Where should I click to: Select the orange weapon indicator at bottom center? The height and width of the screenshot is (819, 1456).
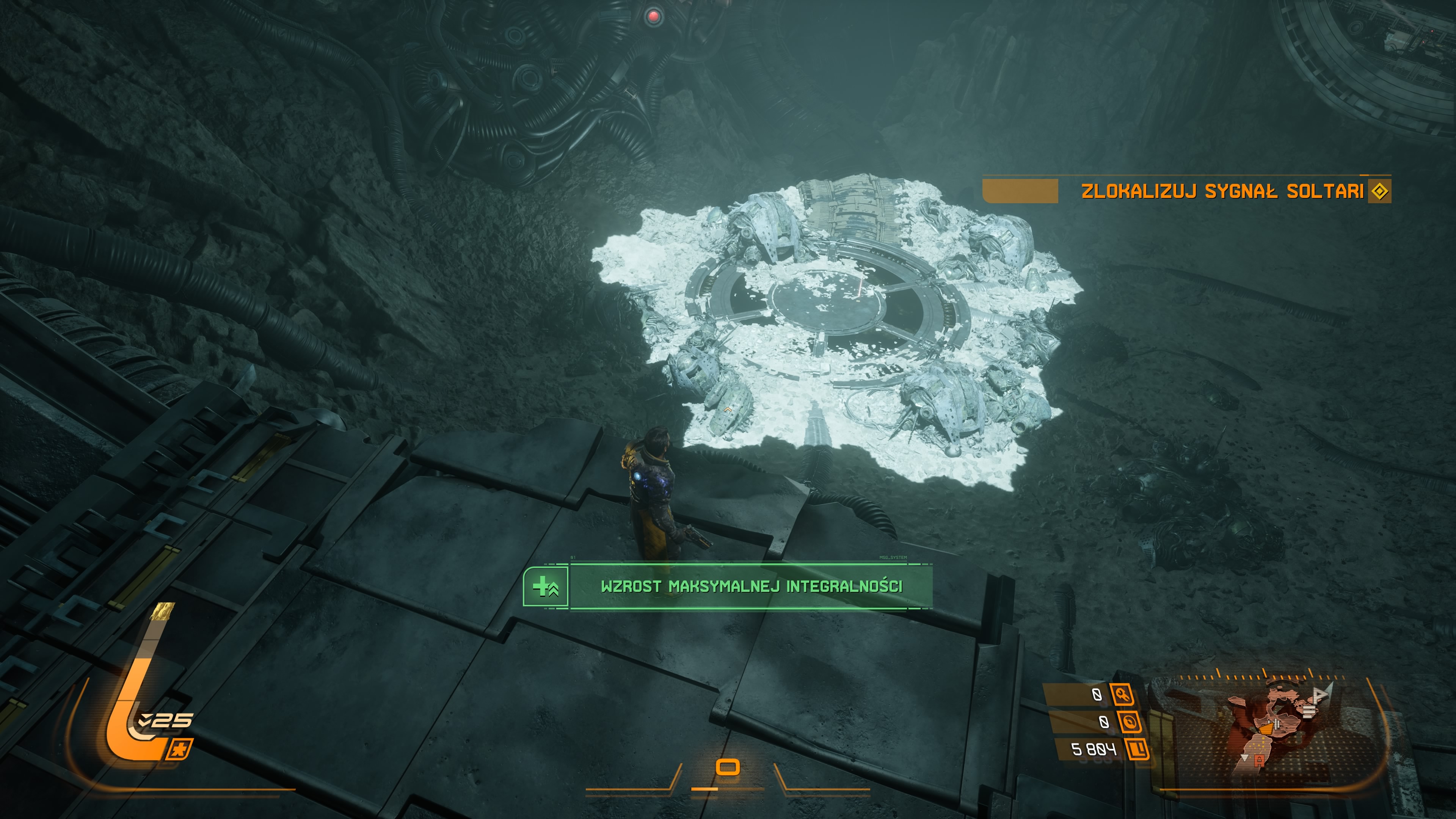(728, 767)
